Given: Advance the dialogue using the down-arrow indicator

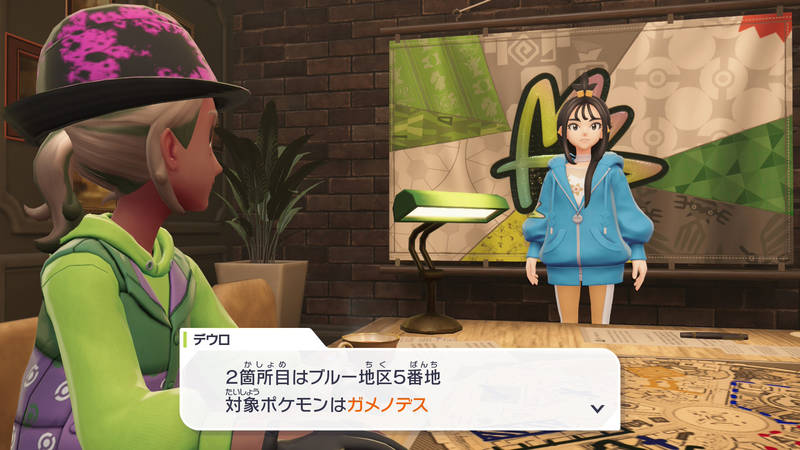Looking at the screenshot, I should 597,408.
